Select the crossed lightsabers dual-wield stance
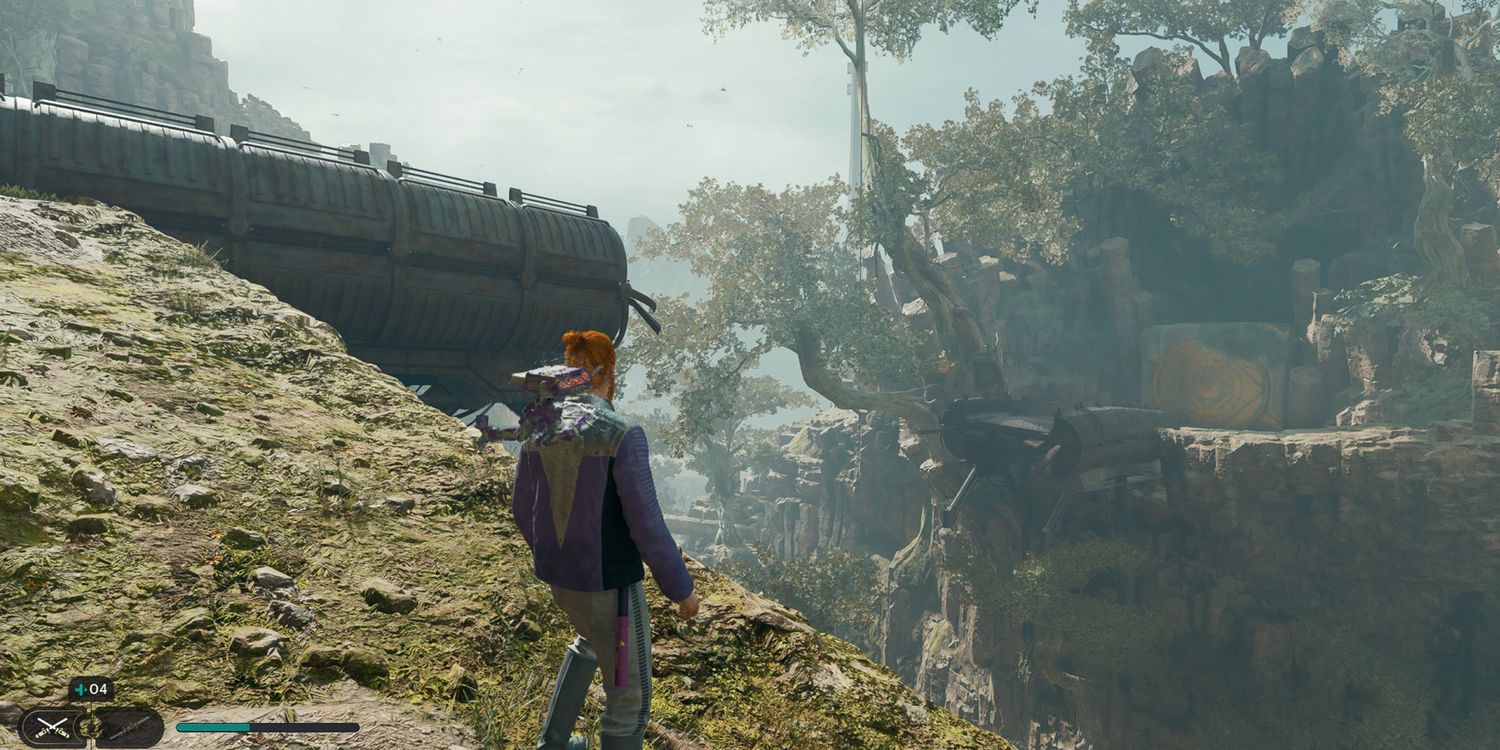 (51, 728)
